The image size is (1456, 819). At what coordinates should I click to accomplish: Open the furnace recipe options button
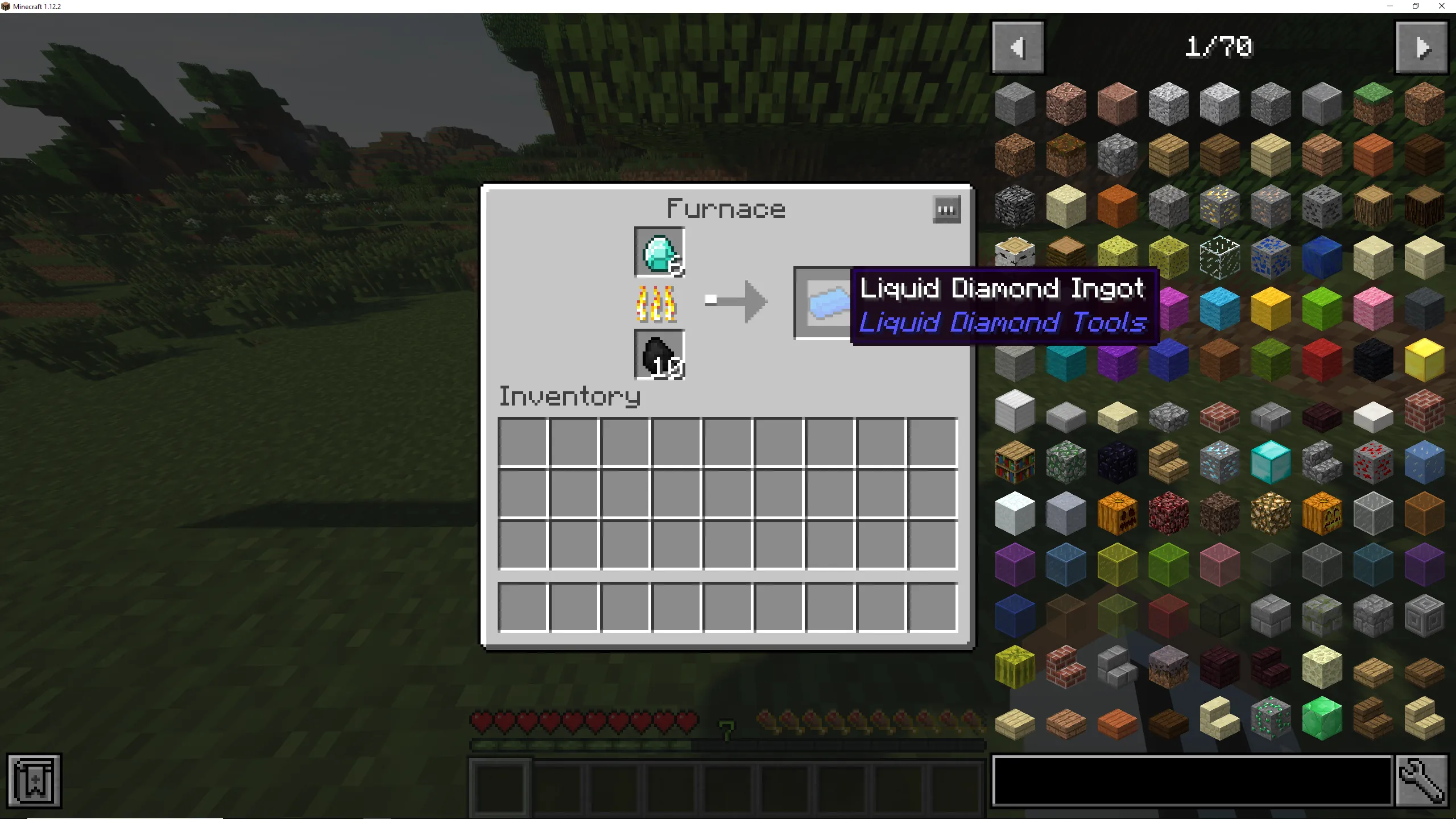pos(946,209)
